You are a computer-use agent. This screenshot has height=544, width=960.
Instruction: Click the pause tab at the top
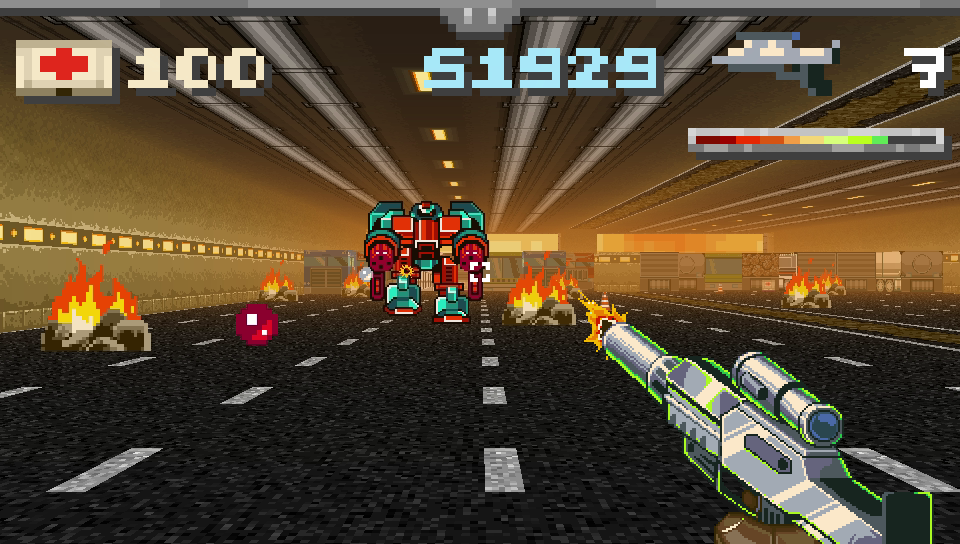(x=480, y=17)
